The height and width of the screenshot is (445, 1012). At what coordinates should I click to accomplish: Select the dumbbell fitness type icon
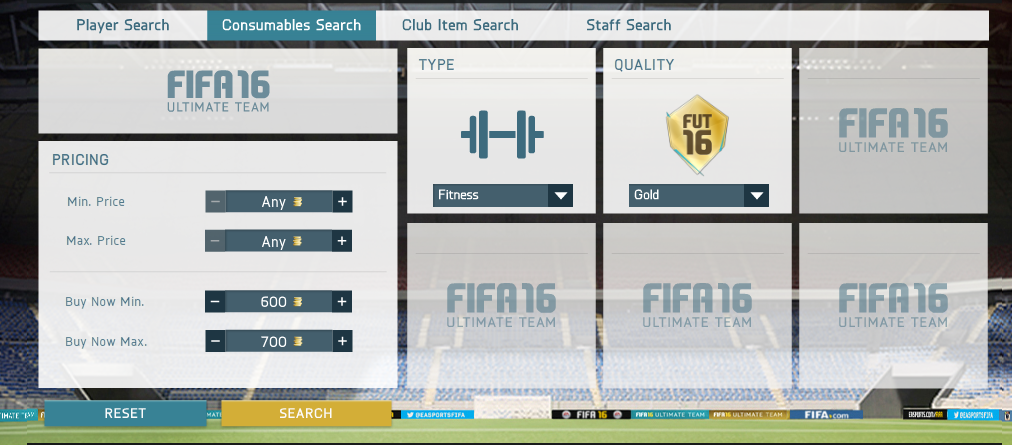[502, 134]
